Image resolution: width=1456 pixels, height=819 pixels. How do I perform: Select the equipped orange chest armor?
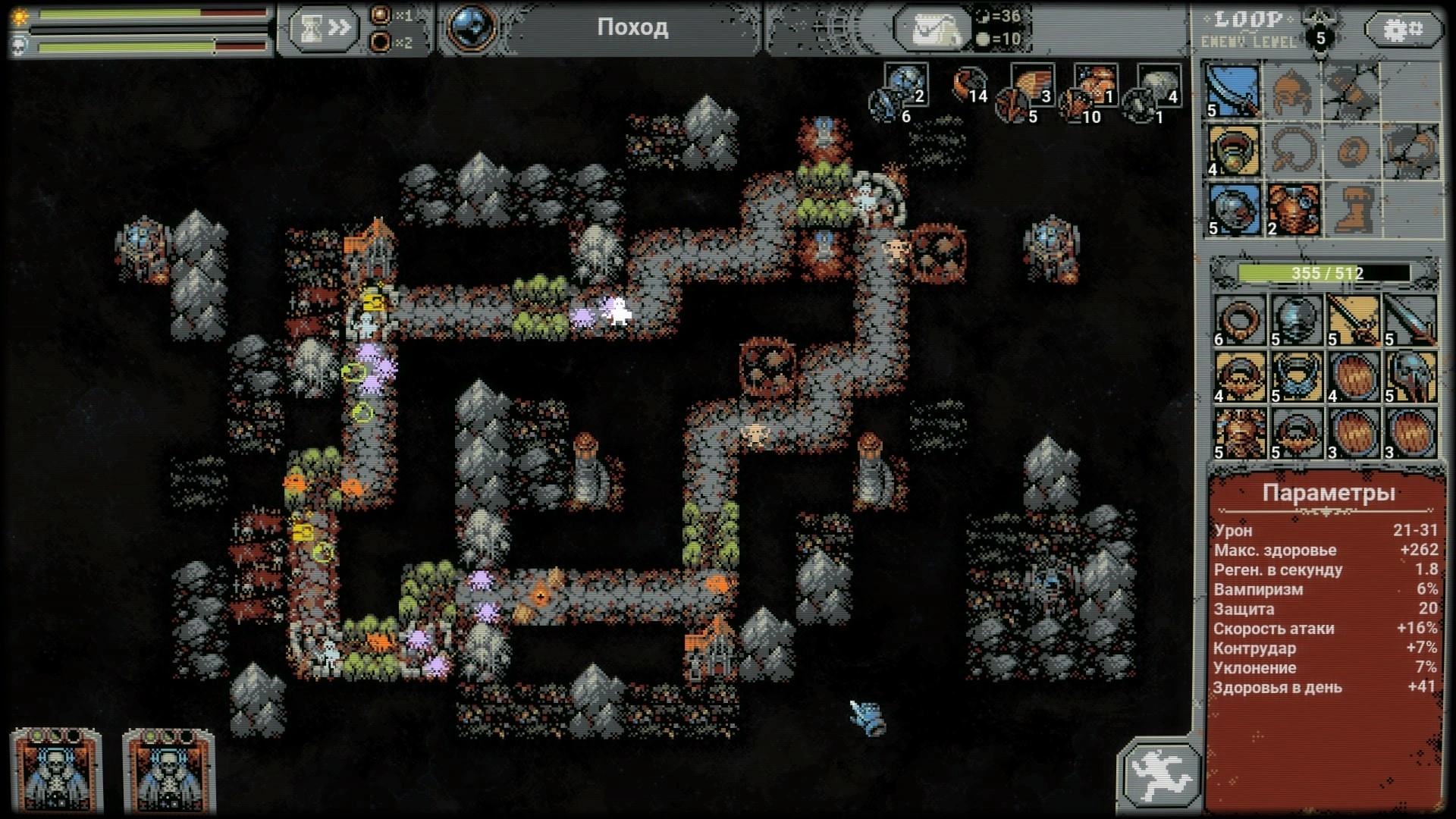point(1293,209)
